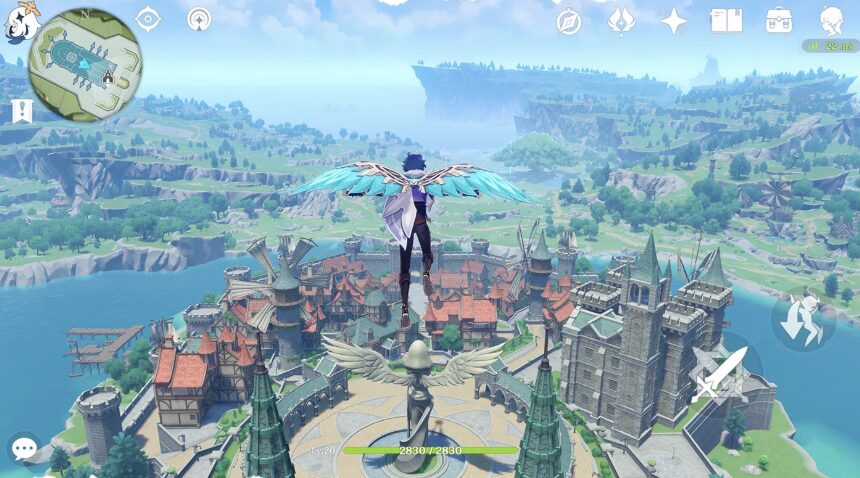Tap the quest navigation icon beside the eye
The image size is (860, 478).
200,19
